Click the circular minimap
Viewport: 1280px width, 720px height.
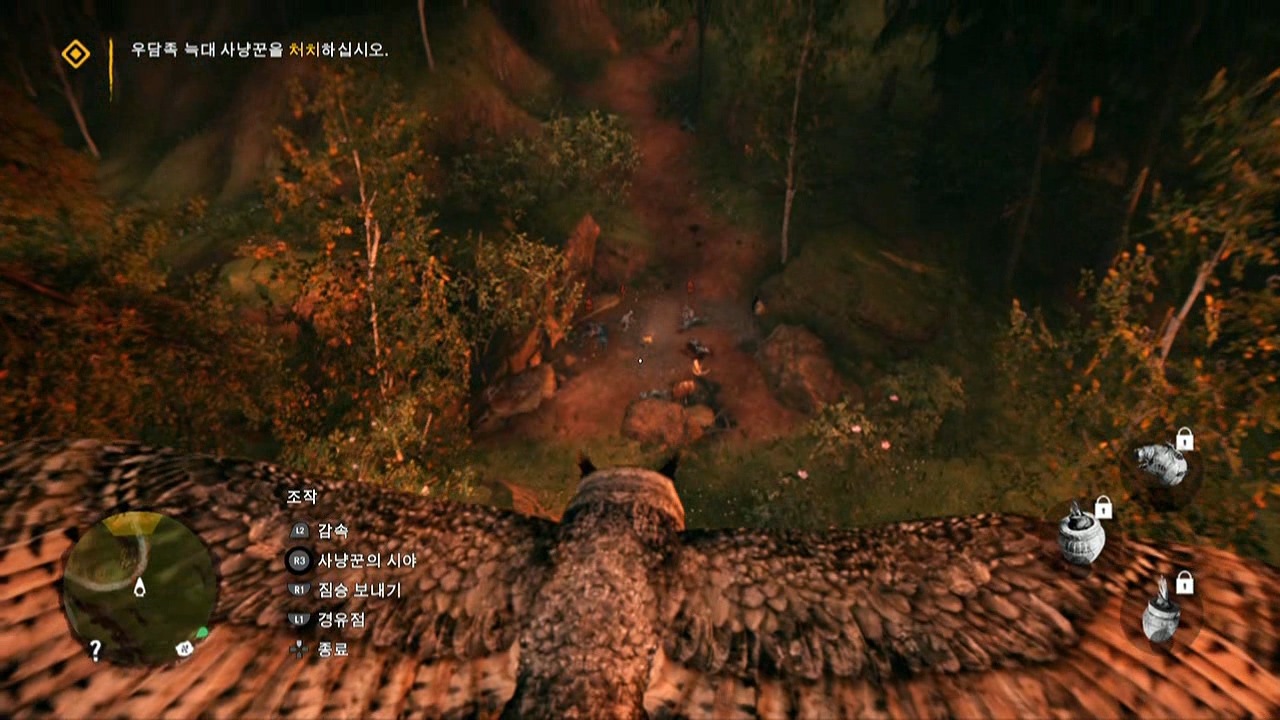pyautogui.click(x=139, y=587)
